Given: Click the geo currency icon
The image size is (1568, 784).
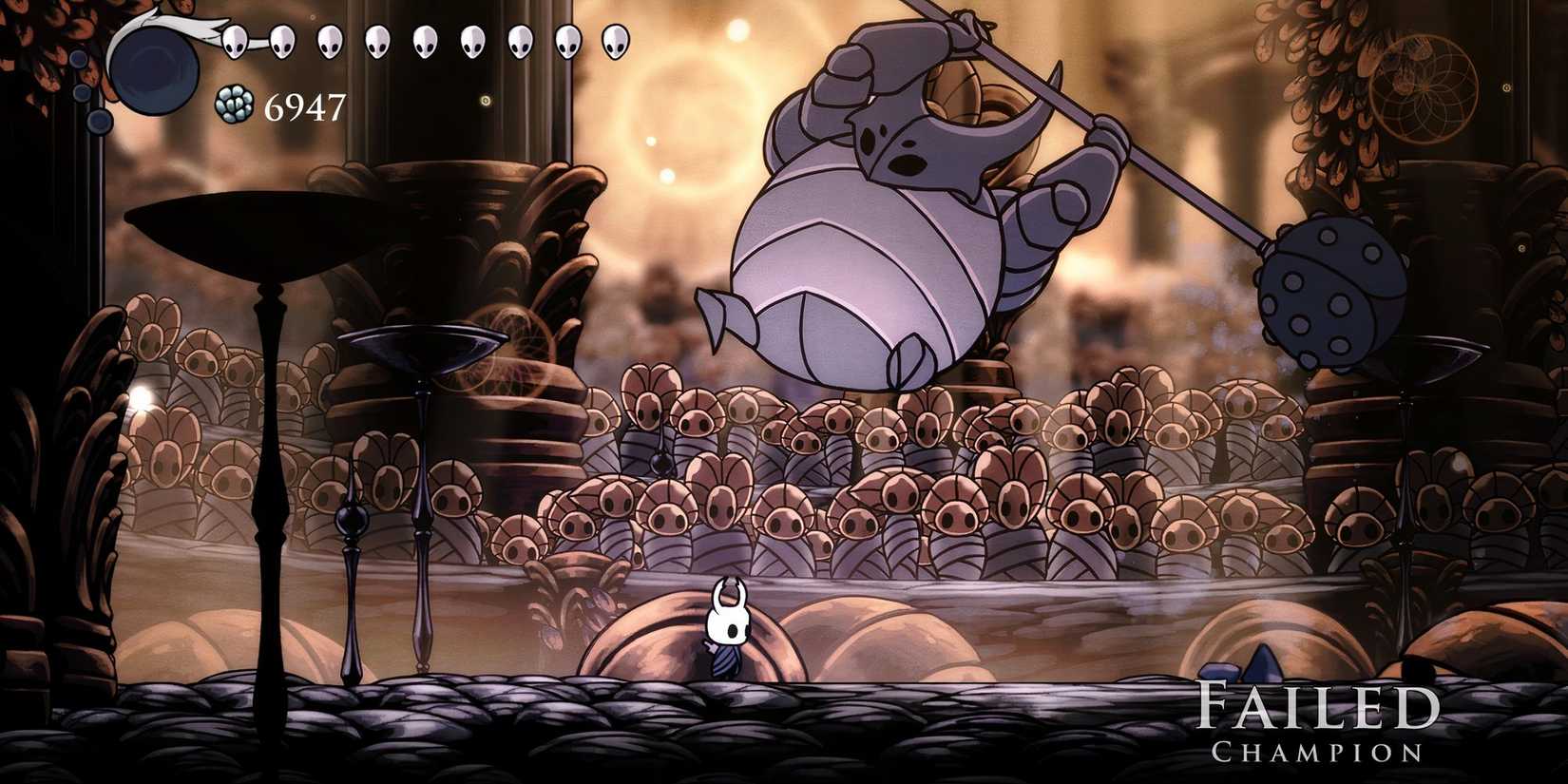Looking at the screenshot, I should pos(233,105).
